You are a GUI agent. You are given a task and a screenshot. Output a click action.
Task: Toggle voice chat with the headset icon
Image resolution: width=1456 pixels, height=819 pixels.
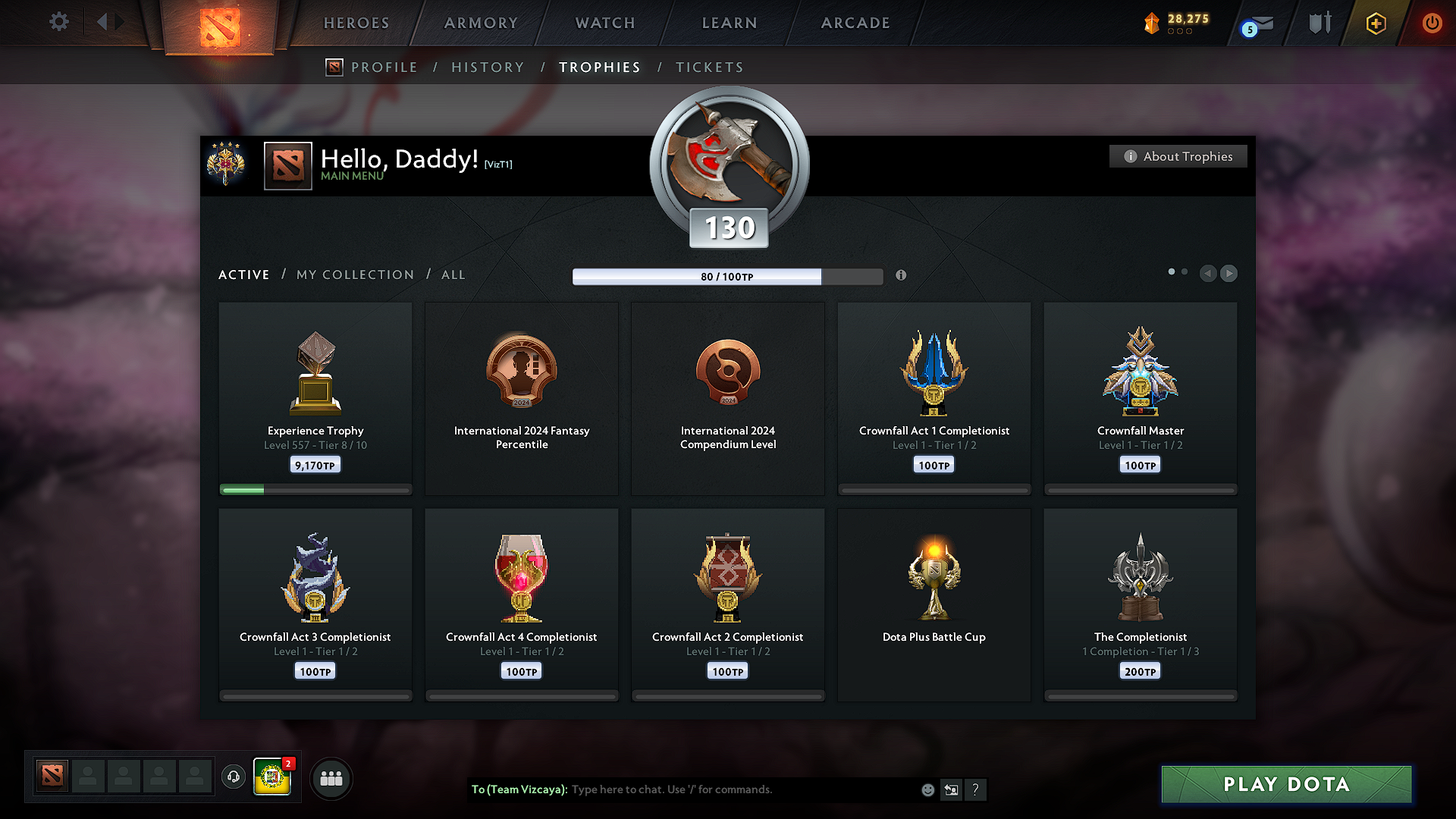(234, 777)
